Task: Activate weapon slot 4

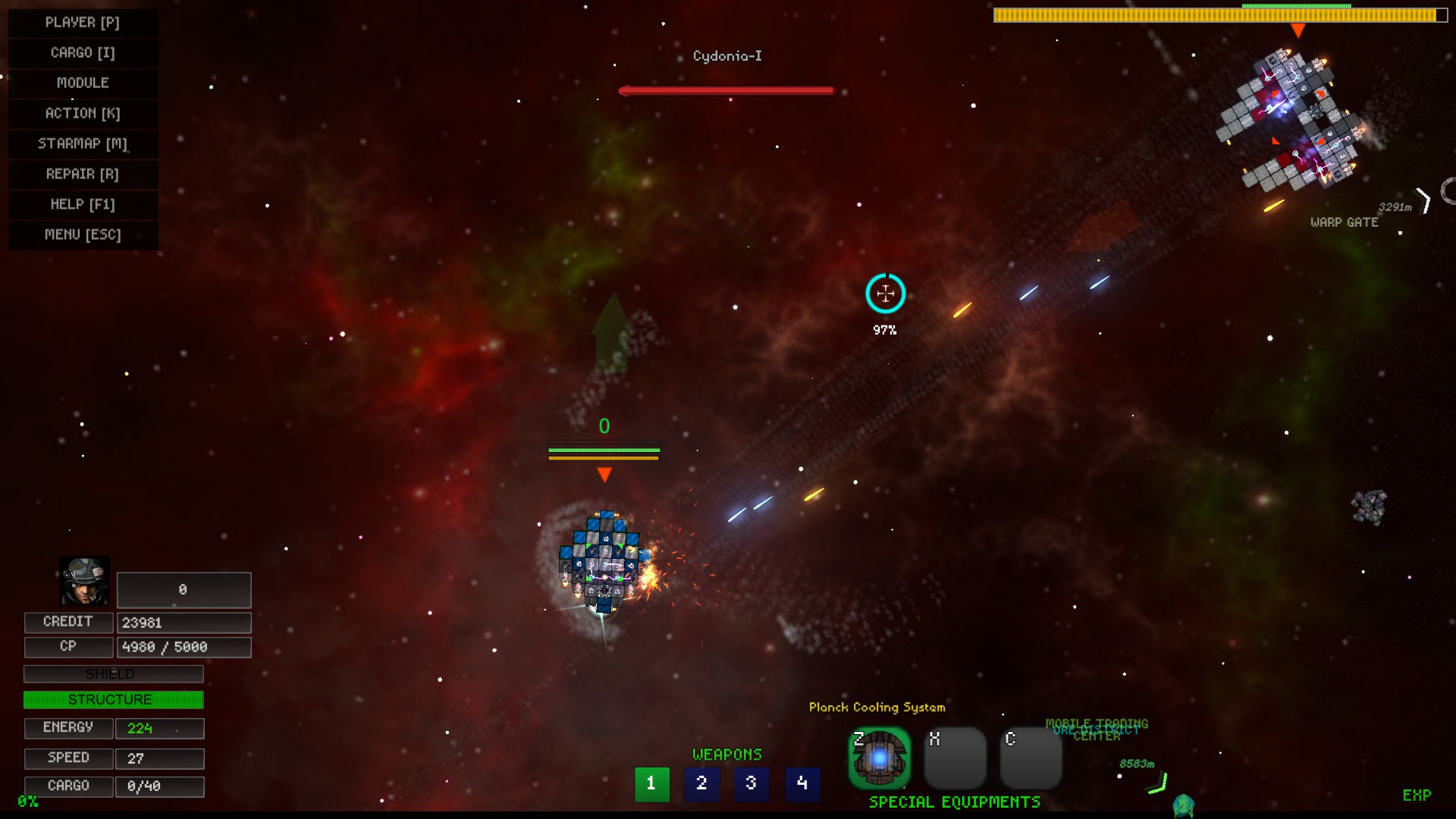Action: click(x=803, y=784)
